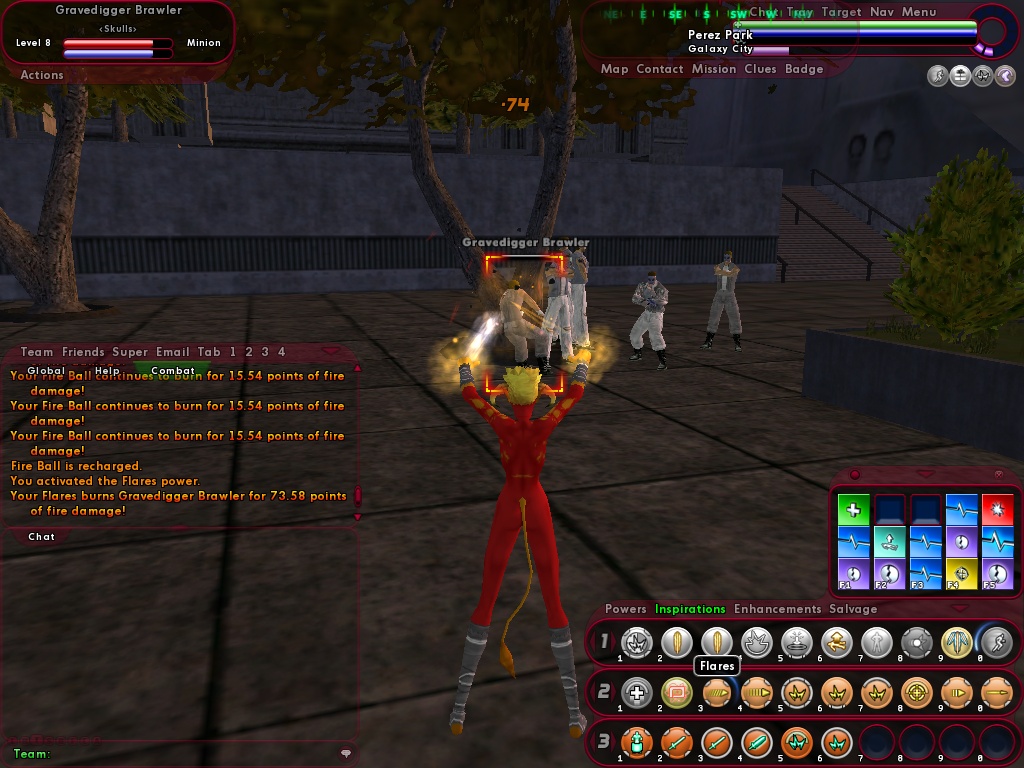Open the Badge window
The image size is (1024, 768).
click(x=804, y=69)
